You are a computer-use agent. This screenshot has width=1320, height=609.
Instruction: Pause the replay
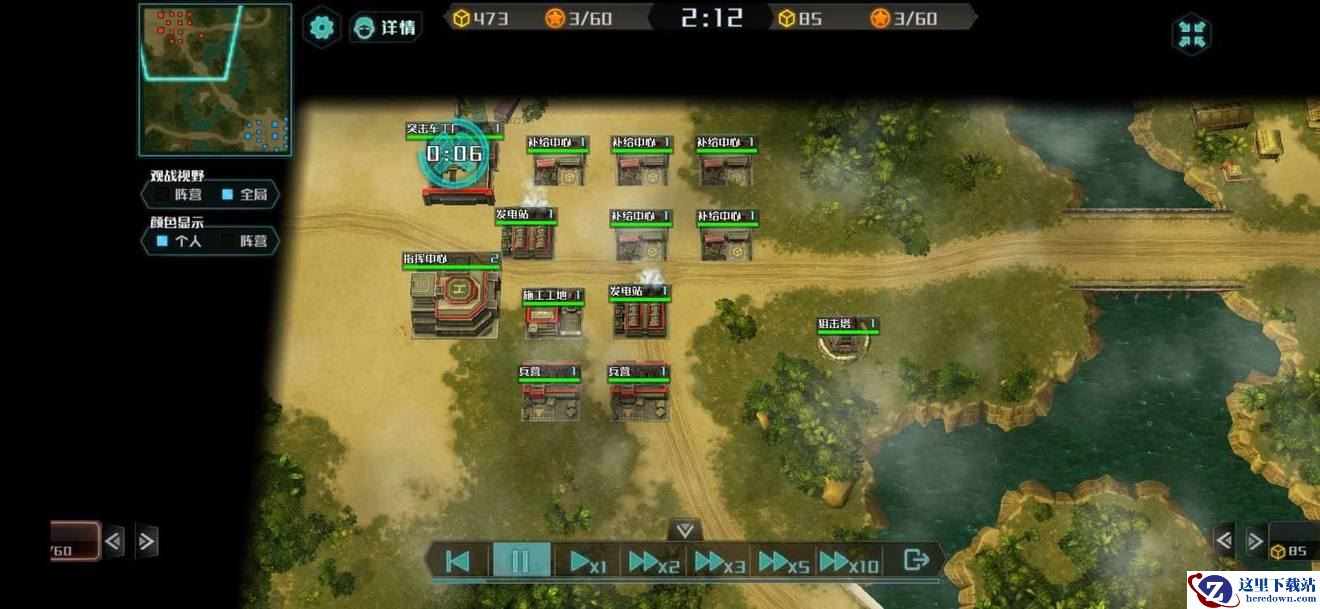pos(520,561)
